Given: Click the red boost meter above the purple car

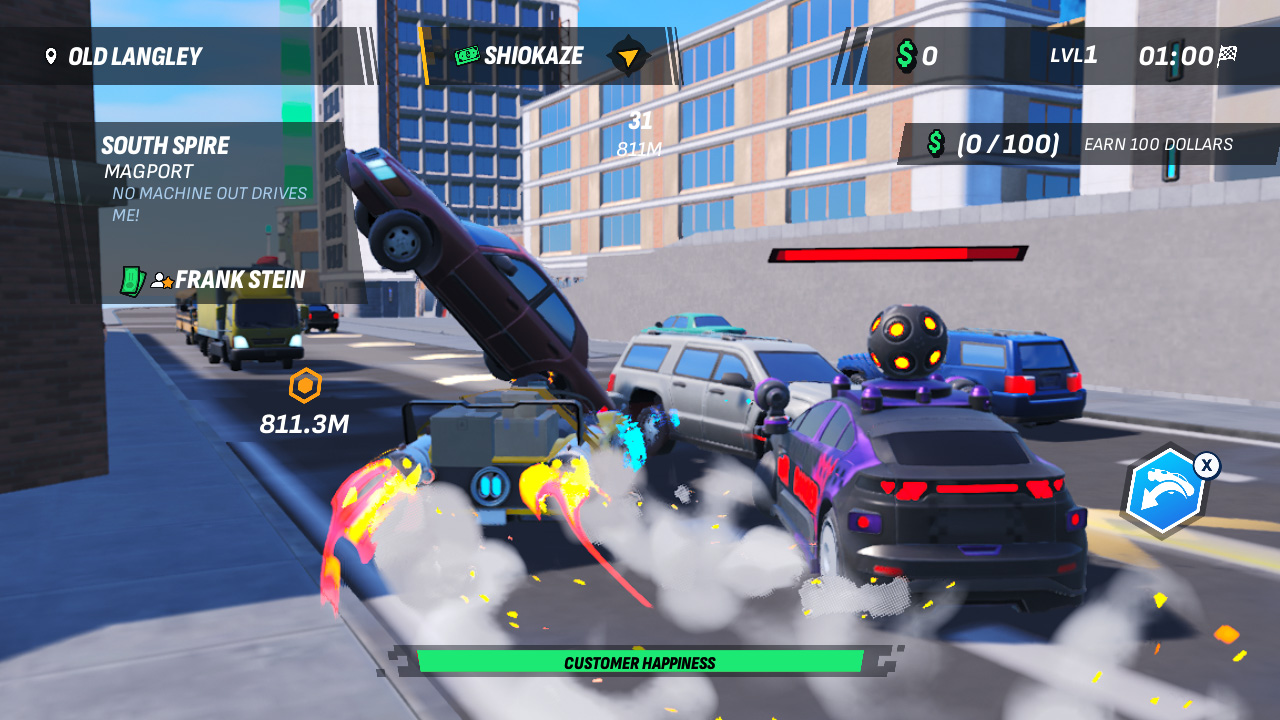Looking at the screenshot, I should click(897, 252).
